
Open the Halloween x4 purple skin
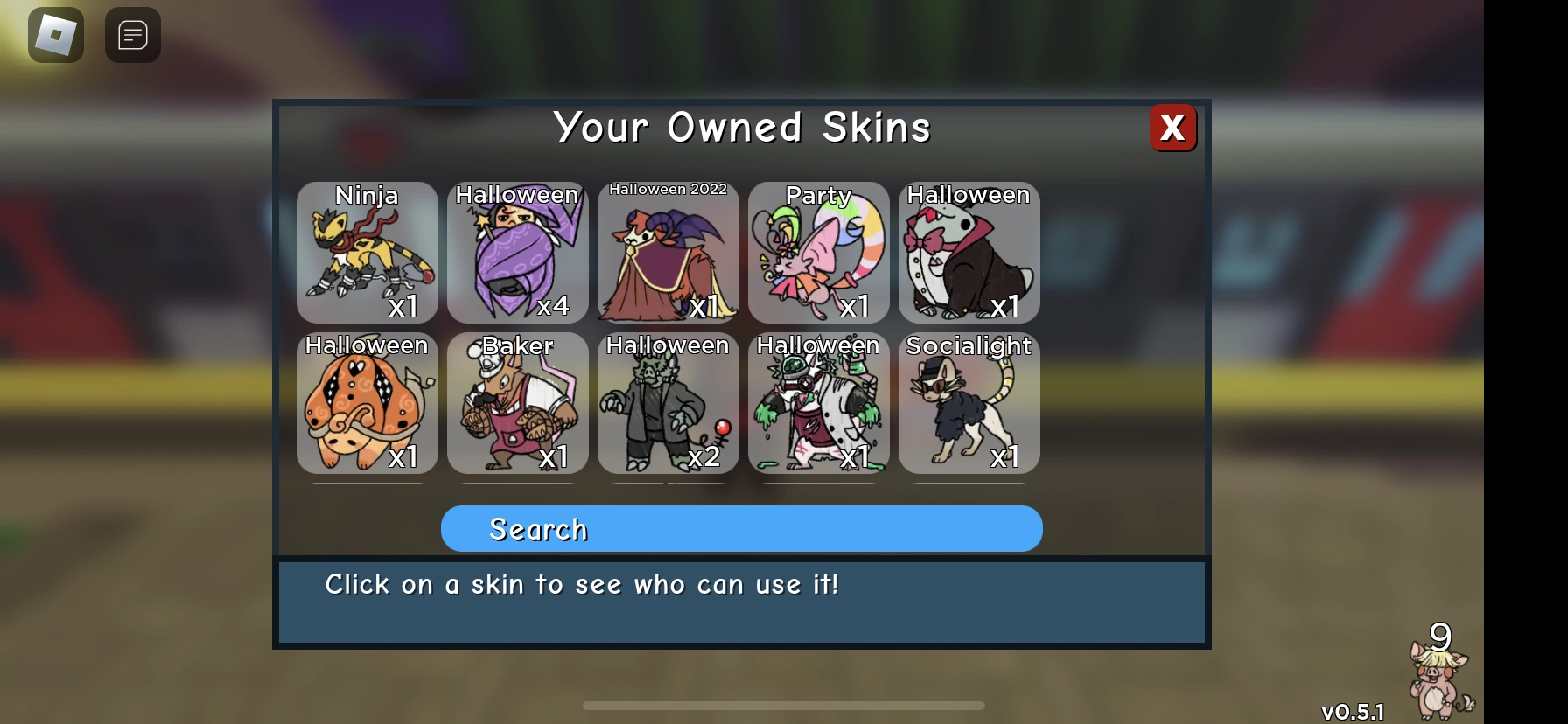pyautogui.click(x=517, y=254)
